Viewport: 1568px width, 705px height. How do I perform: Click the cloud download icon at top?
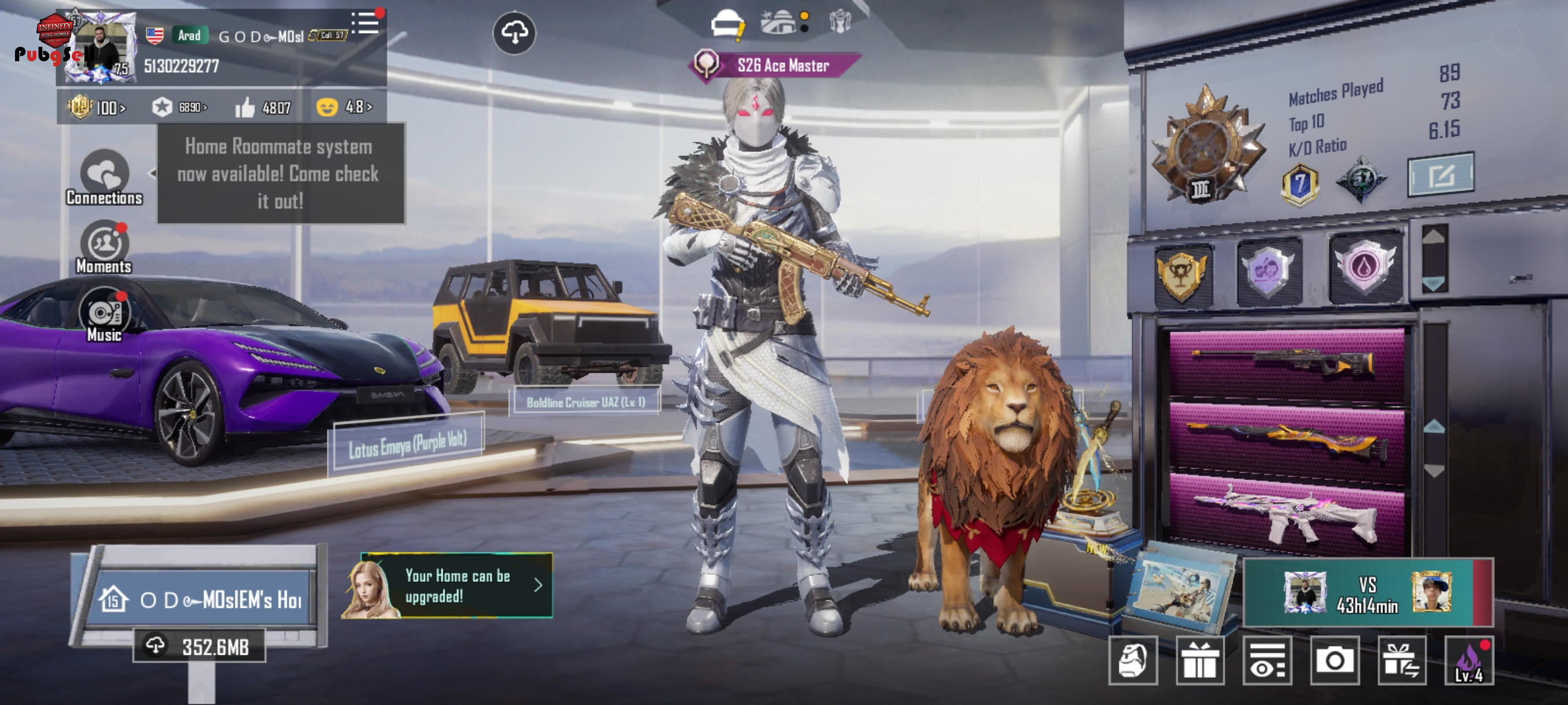[x=515, y=33]
